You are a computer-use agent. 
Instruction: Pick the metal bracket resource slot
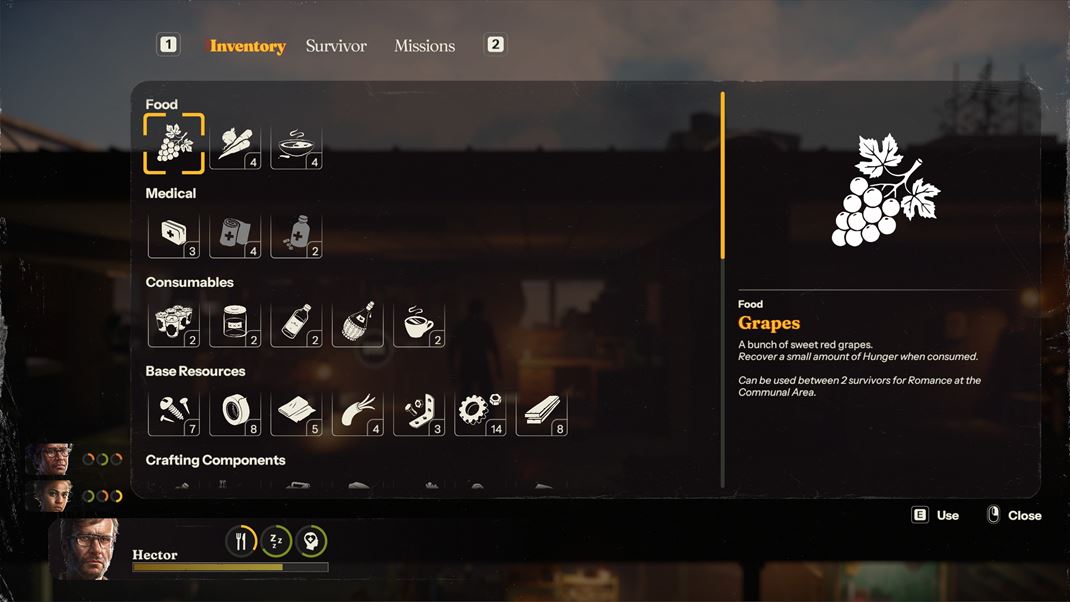(x=419, y=413)
